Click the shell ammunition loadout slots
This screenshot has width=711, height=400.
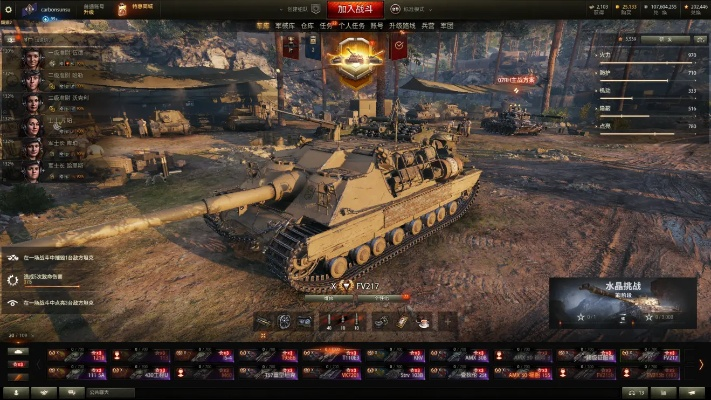pyautogui.click(x=342, y=321)
